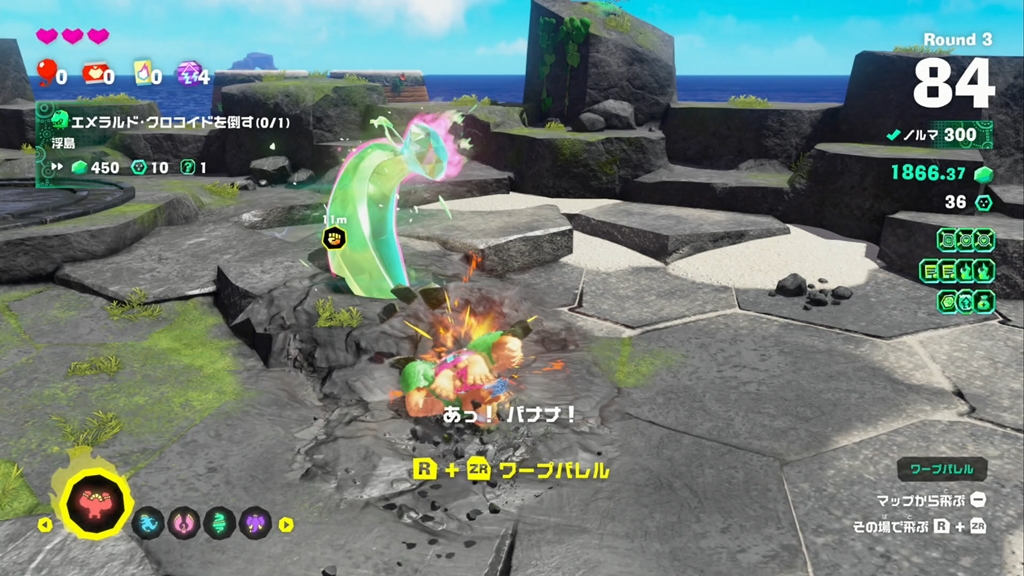Choose the その場で飛ぶ warp option
The width and height of the screenshot is (1024, 576).
point(919,526)
